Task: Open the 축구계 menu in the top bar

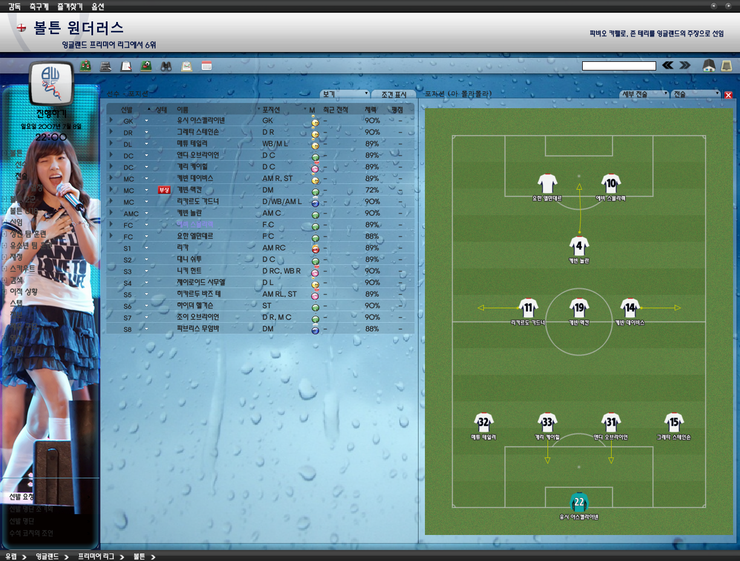Action: tap(39, 6)
